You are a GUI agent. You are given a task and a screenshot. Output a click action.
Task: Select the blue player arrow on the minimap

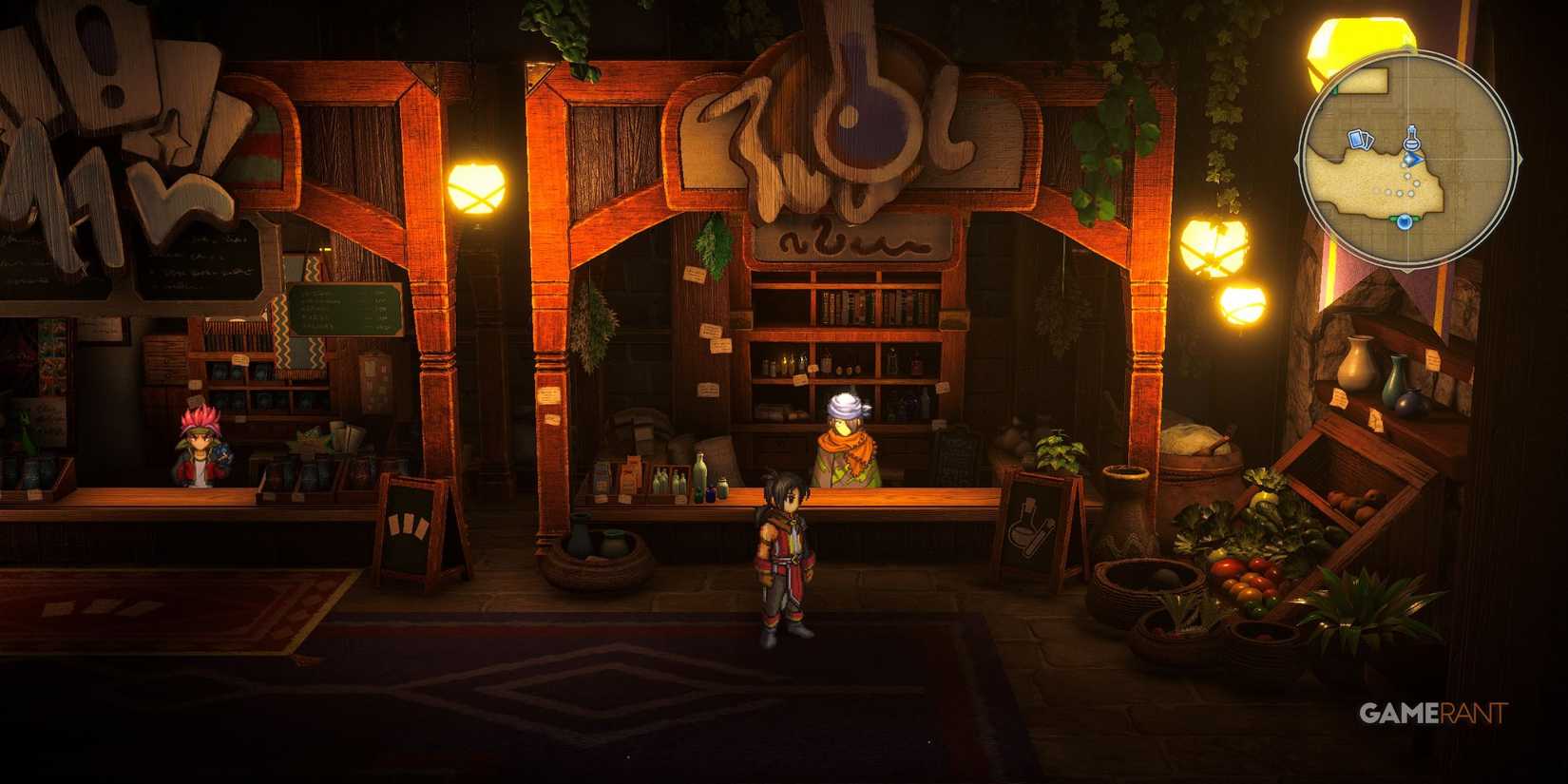1414,161
